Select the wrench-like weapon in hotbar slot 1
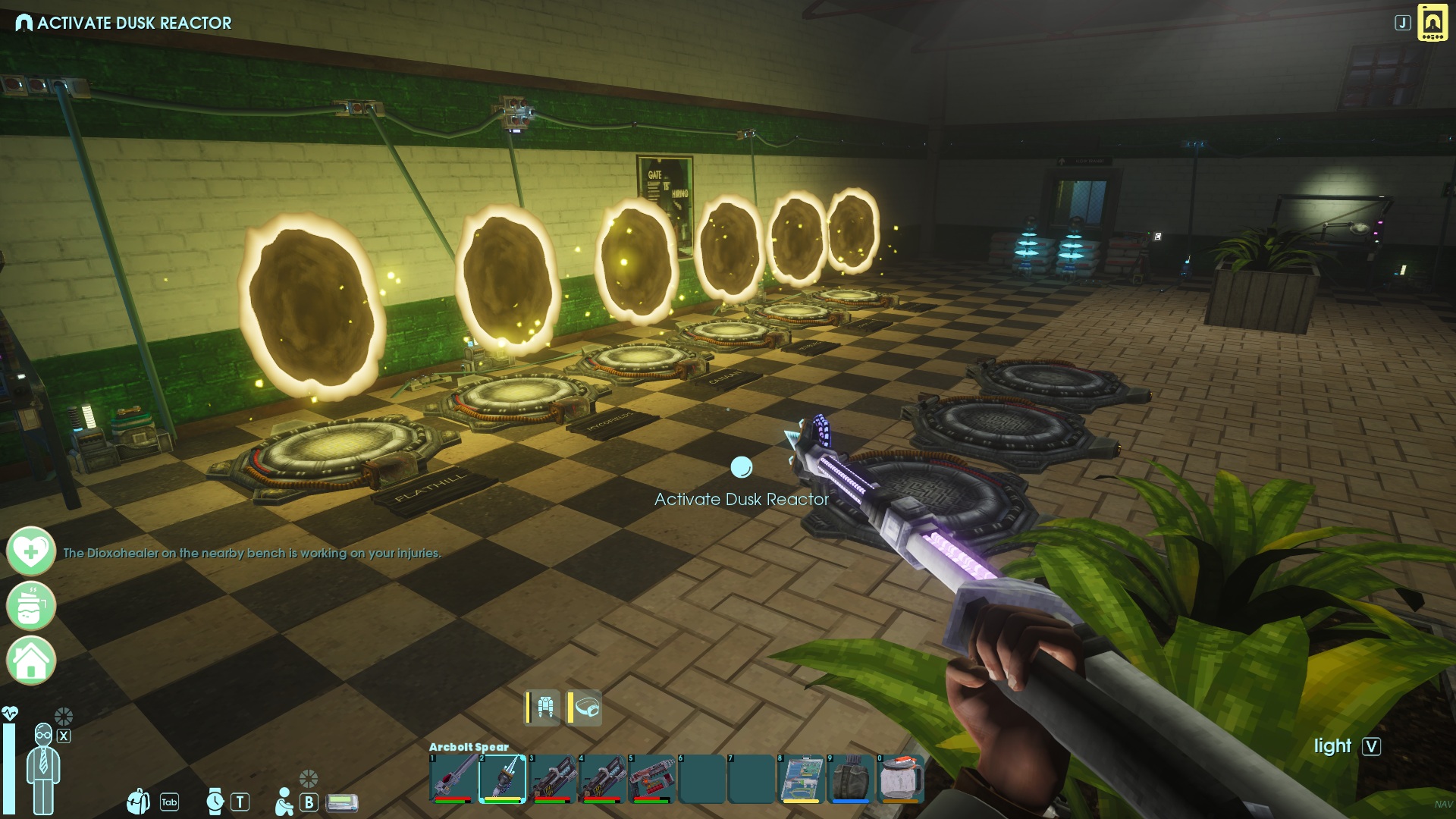The height and width of the screenshot is (819, 1456). click(x=453, y=778)
